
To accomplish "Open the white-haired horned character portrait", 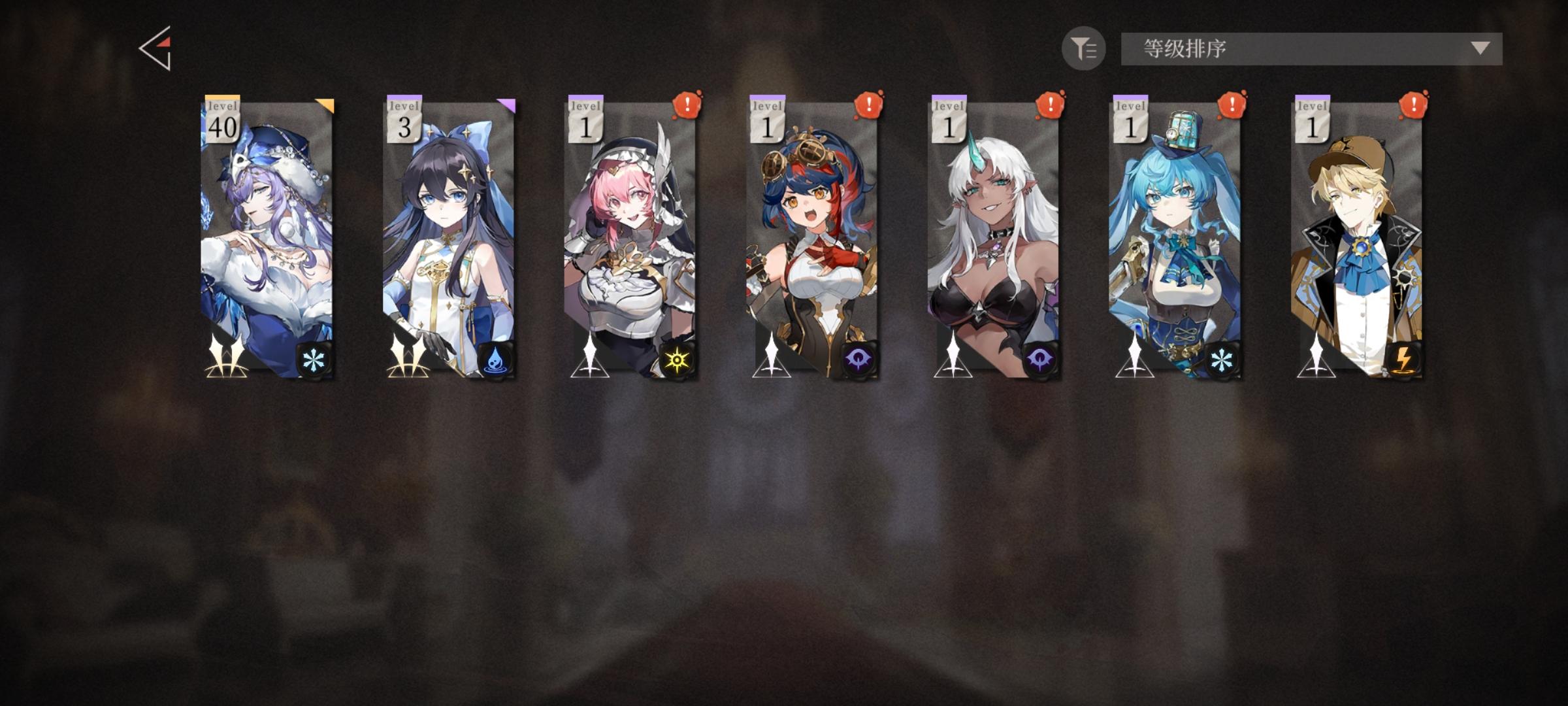I will pyautogui.click(x=993, y=242).
